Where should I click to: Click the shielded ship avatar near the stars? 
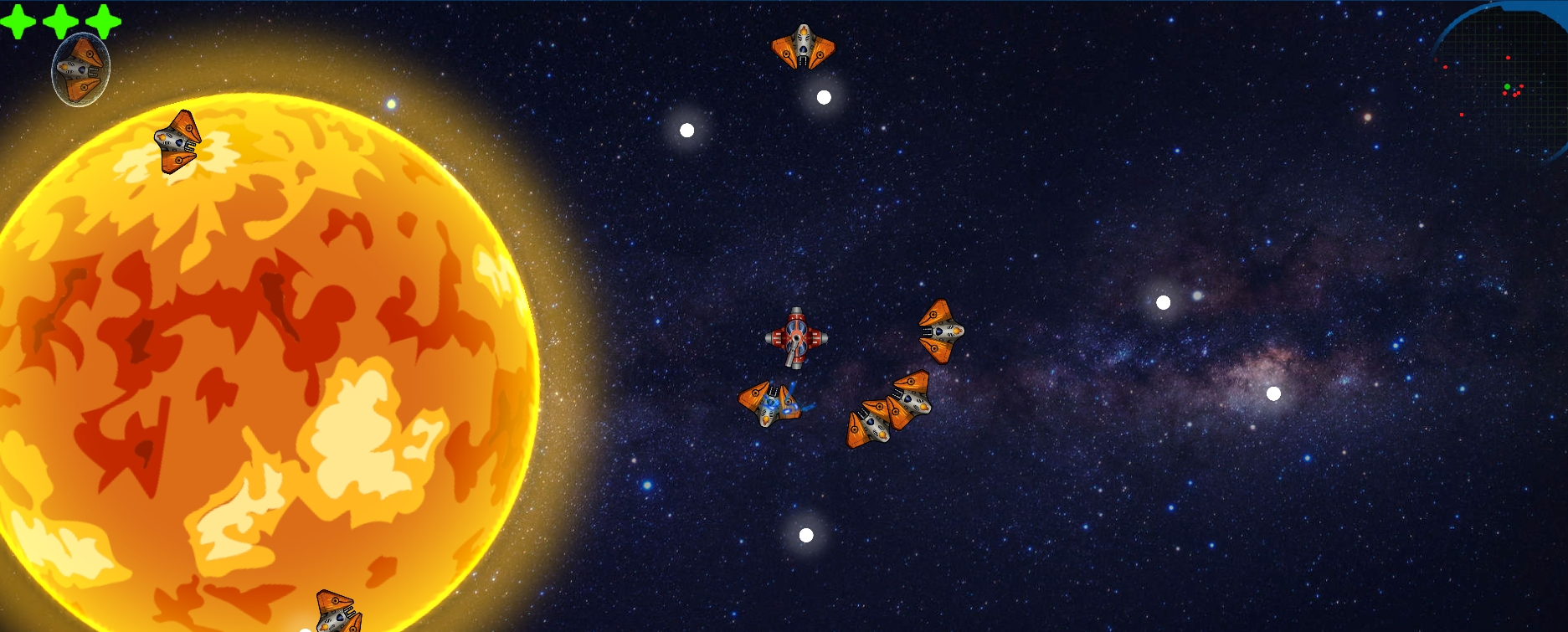click(81, 67)
